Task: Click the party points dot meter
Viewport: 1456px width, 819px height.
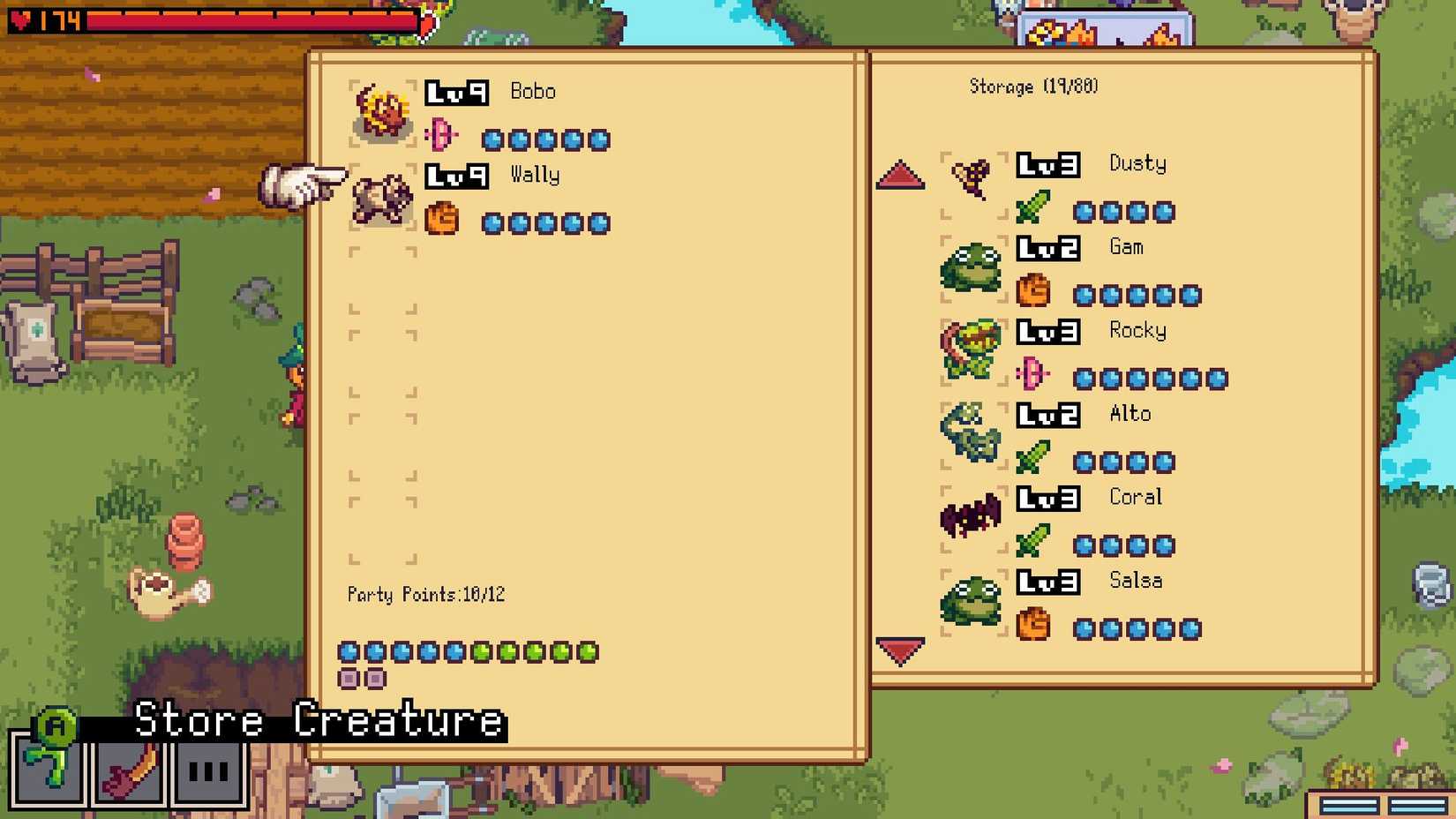Action: coord(468,651)
